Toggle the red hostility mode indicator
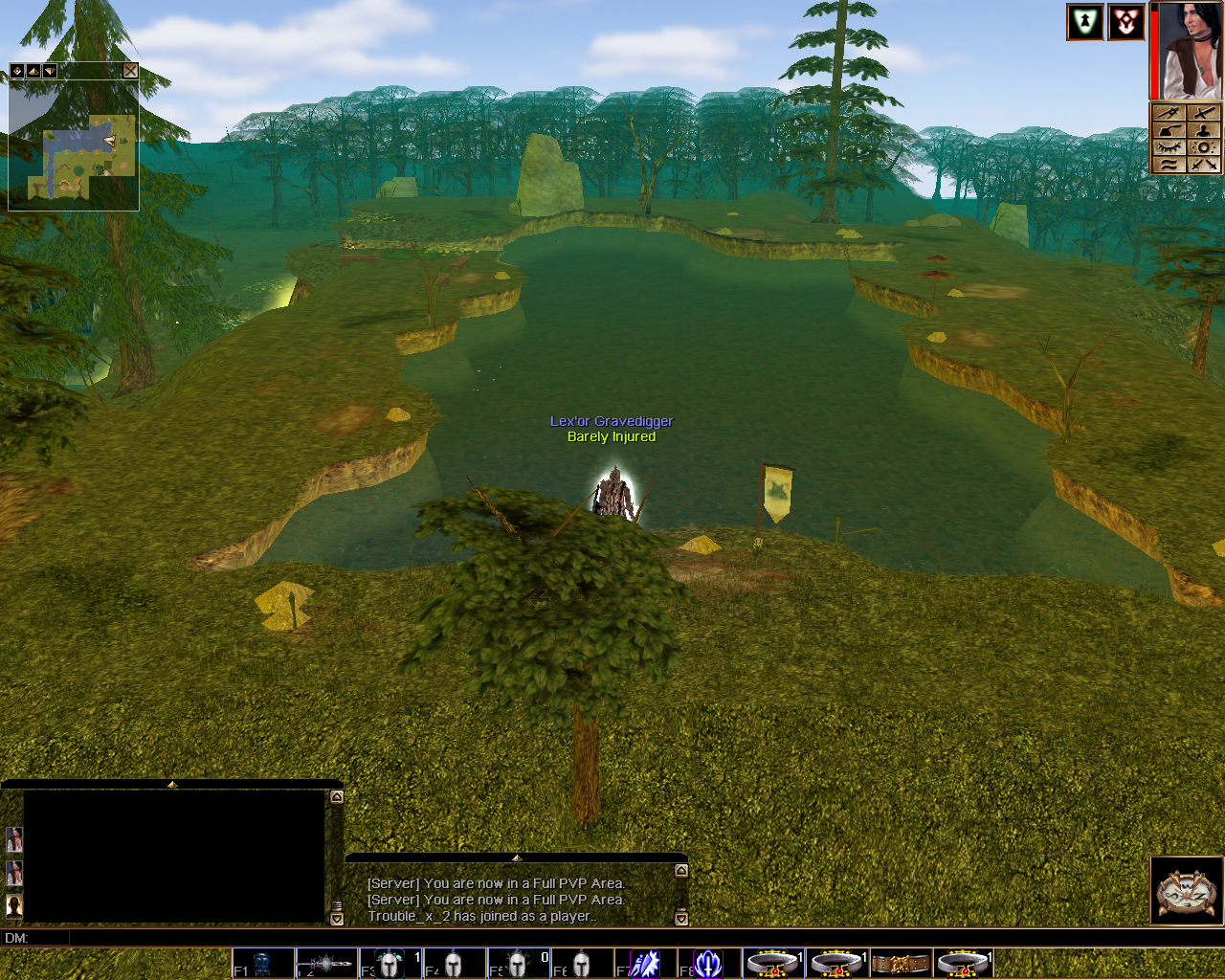Screen dimensions: 1225x980 1126,22
